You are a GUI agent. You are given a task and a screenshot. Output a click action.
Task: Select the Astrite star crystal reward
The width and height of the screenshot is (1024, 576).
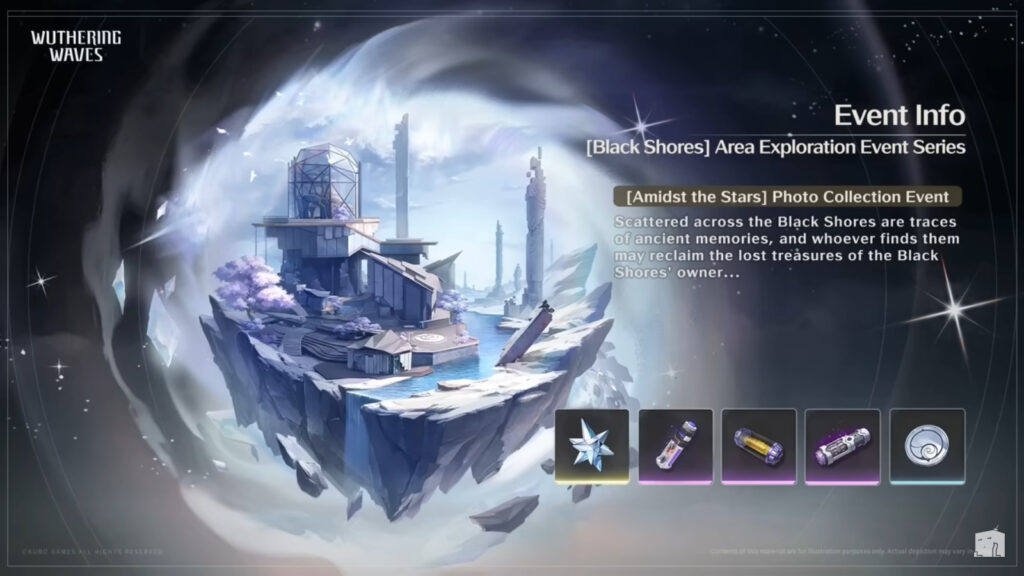pos(592,446)
